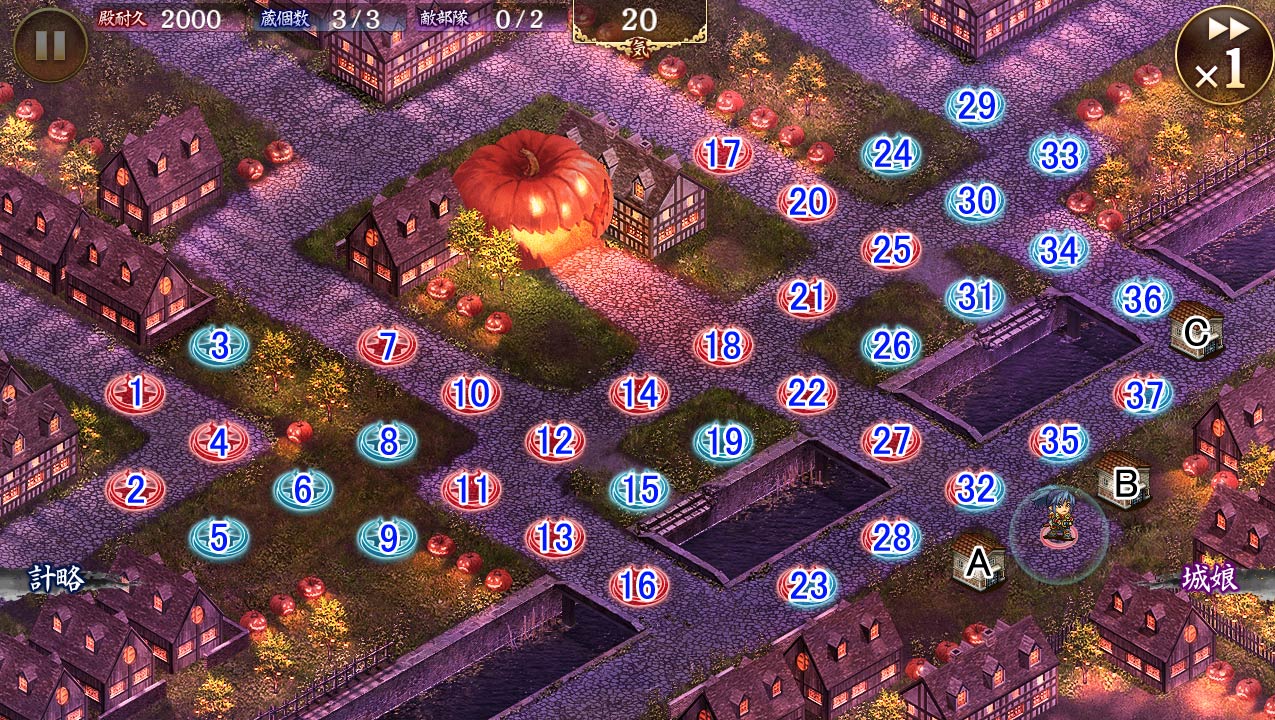1275x720 pixels.
Task: Pick blue placement tile 29
Action: coord(975,106)
